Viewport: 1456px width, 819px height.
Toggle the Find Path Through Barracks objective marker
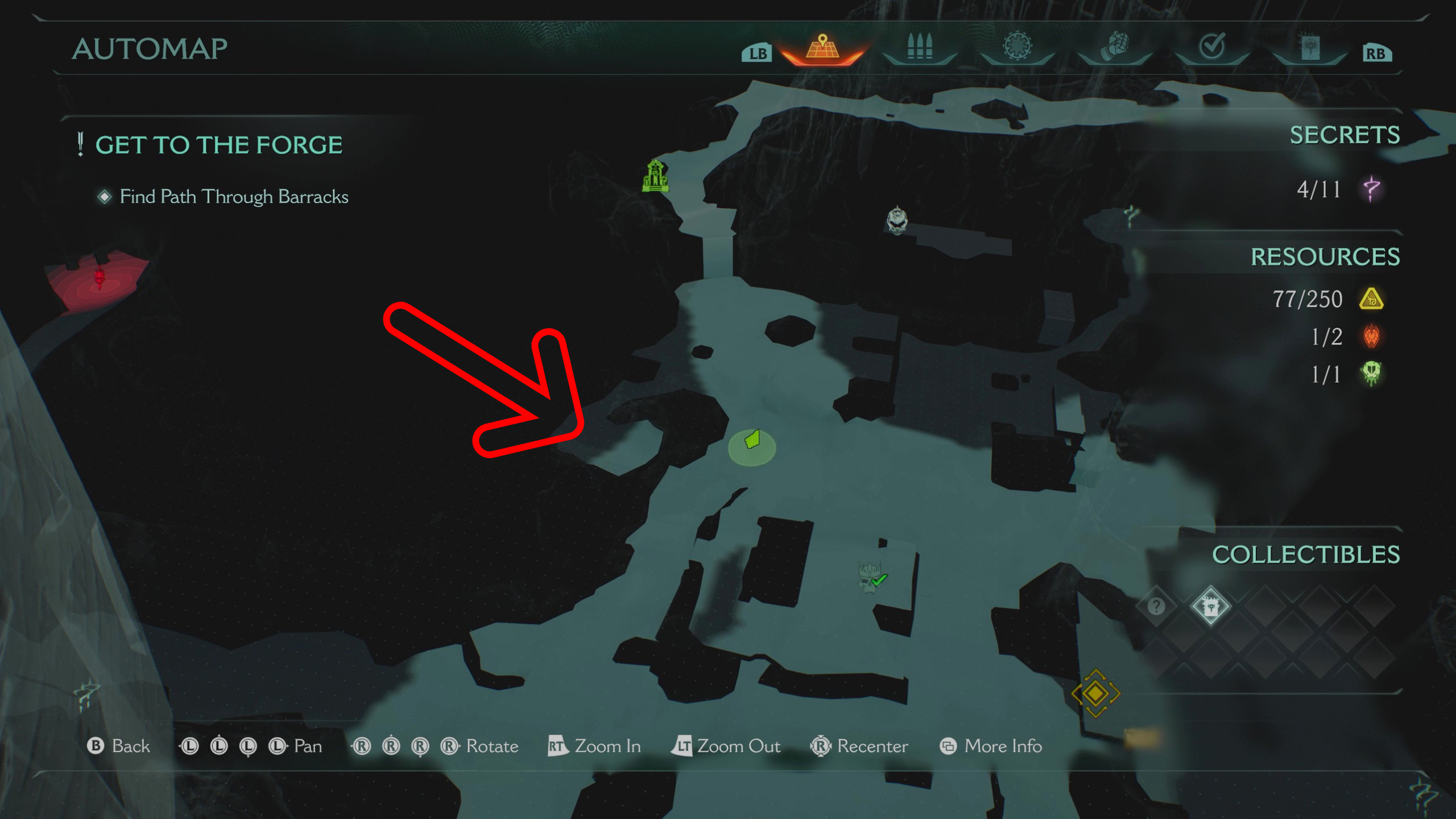(x=105, y=196)
